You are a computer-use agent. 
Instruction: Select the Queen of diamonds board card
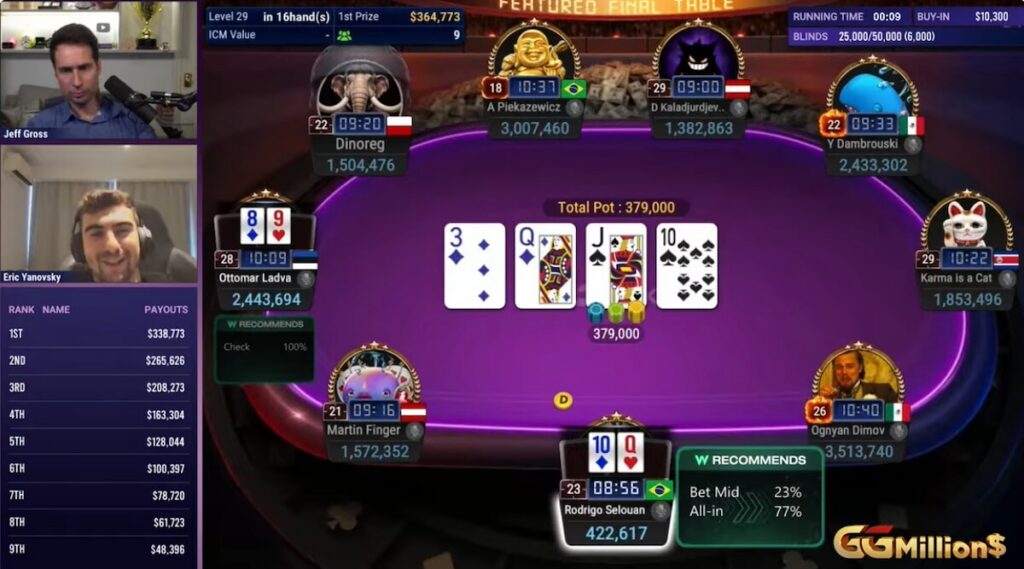pyautogui.click(x=545, y=265)
